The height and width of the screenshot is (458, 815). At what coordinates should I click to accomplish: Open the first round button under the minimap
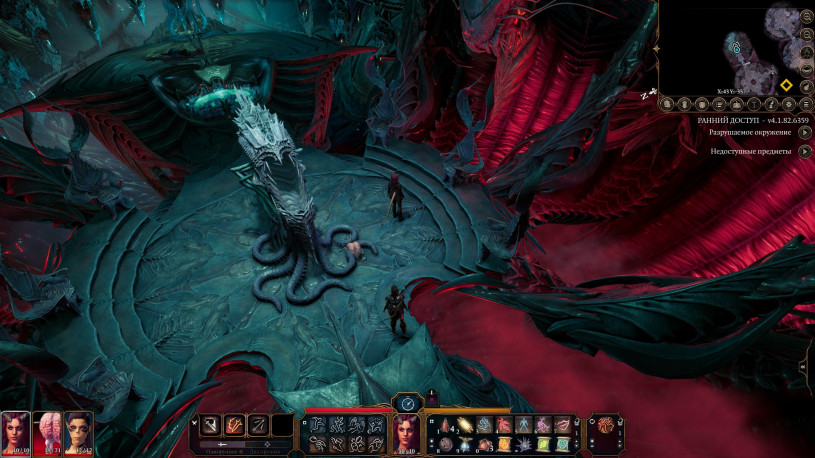pos(667,104)
